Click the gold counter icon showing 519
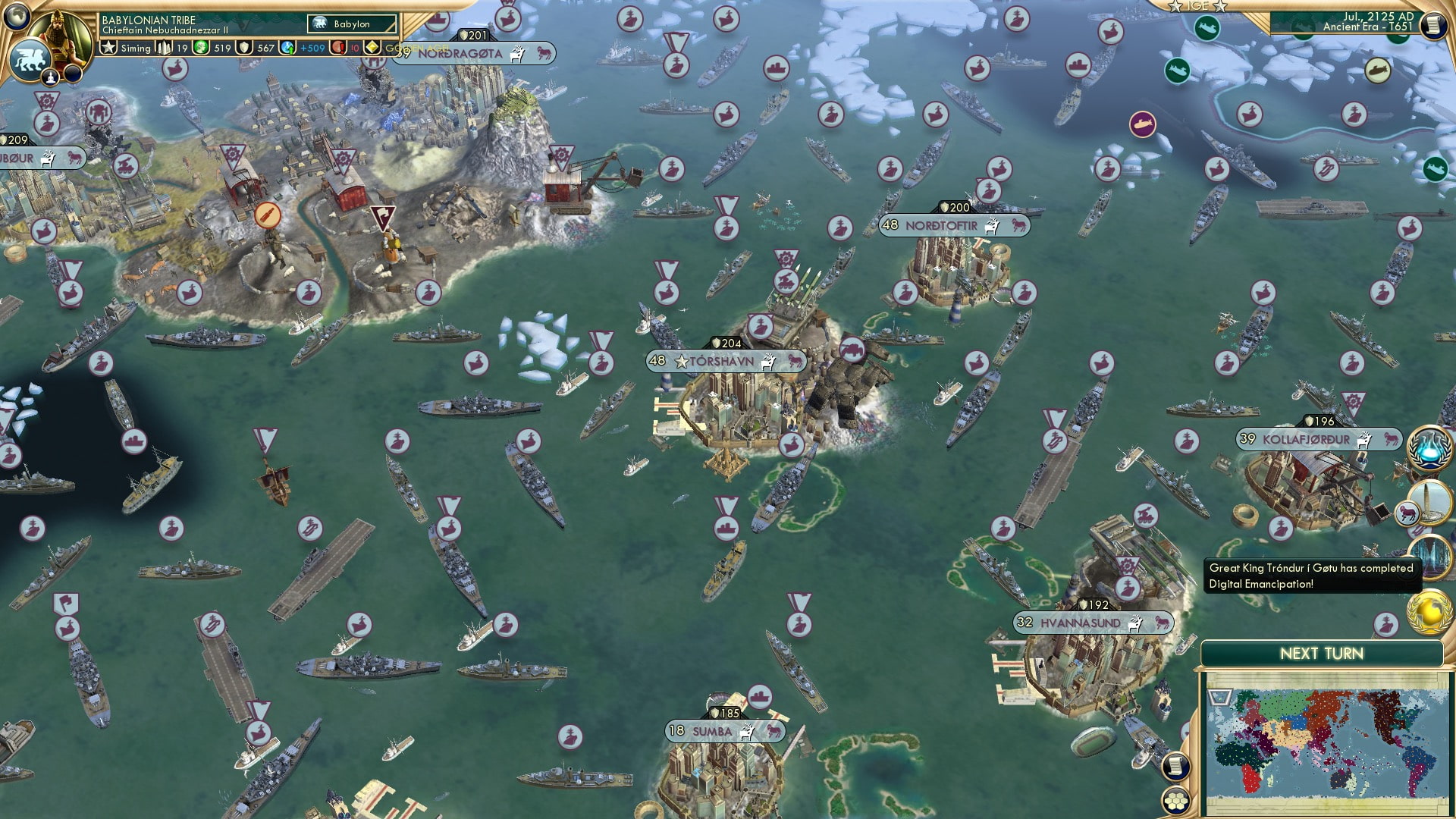The height and width of the screenshot is (819, 1456). (202, 48)
